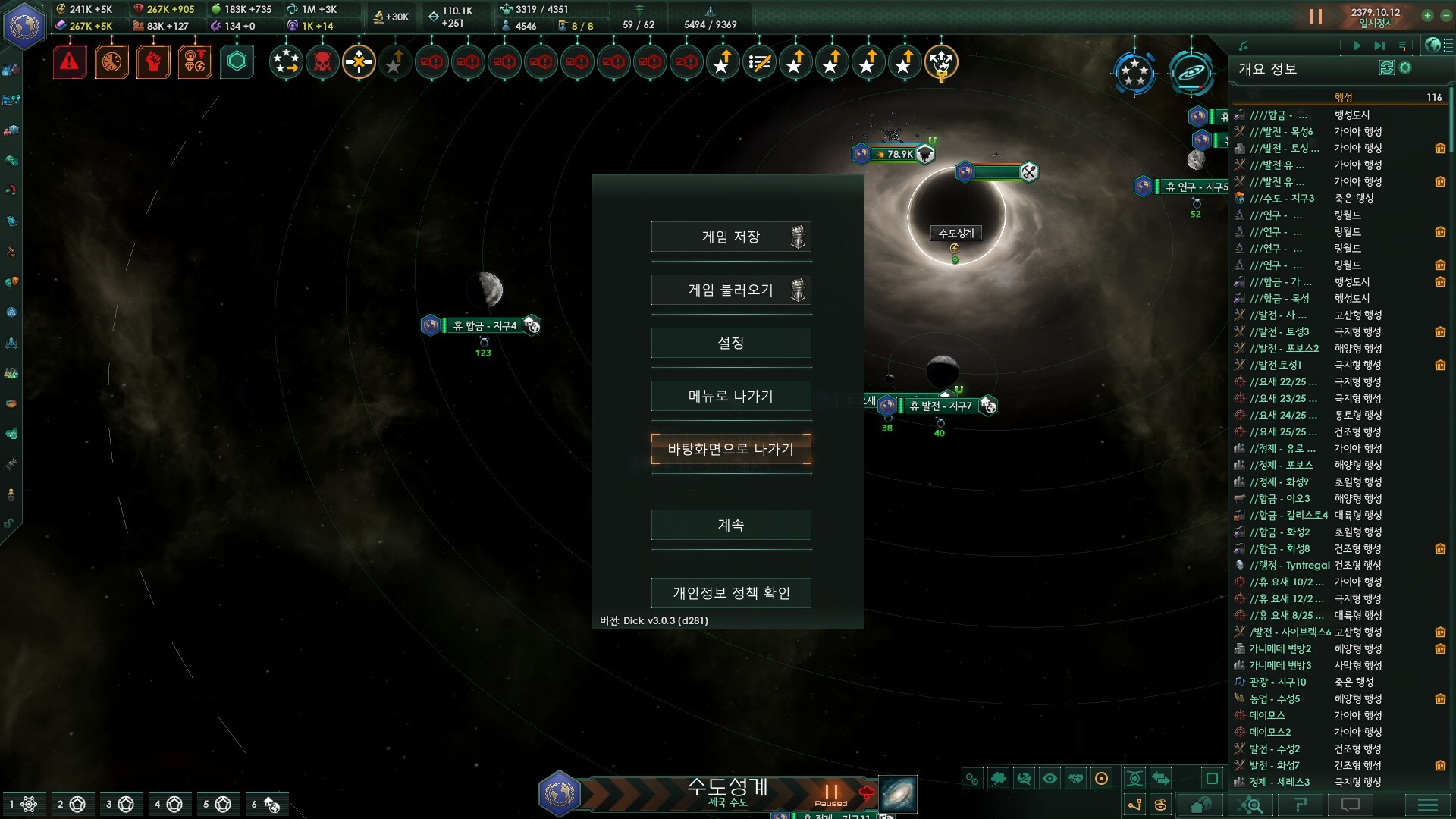This screenshot has width=1456, height=819.
Task: Select 바탕화면으로 나가기 (Exit to Desktop)
Action: (730, 449)
